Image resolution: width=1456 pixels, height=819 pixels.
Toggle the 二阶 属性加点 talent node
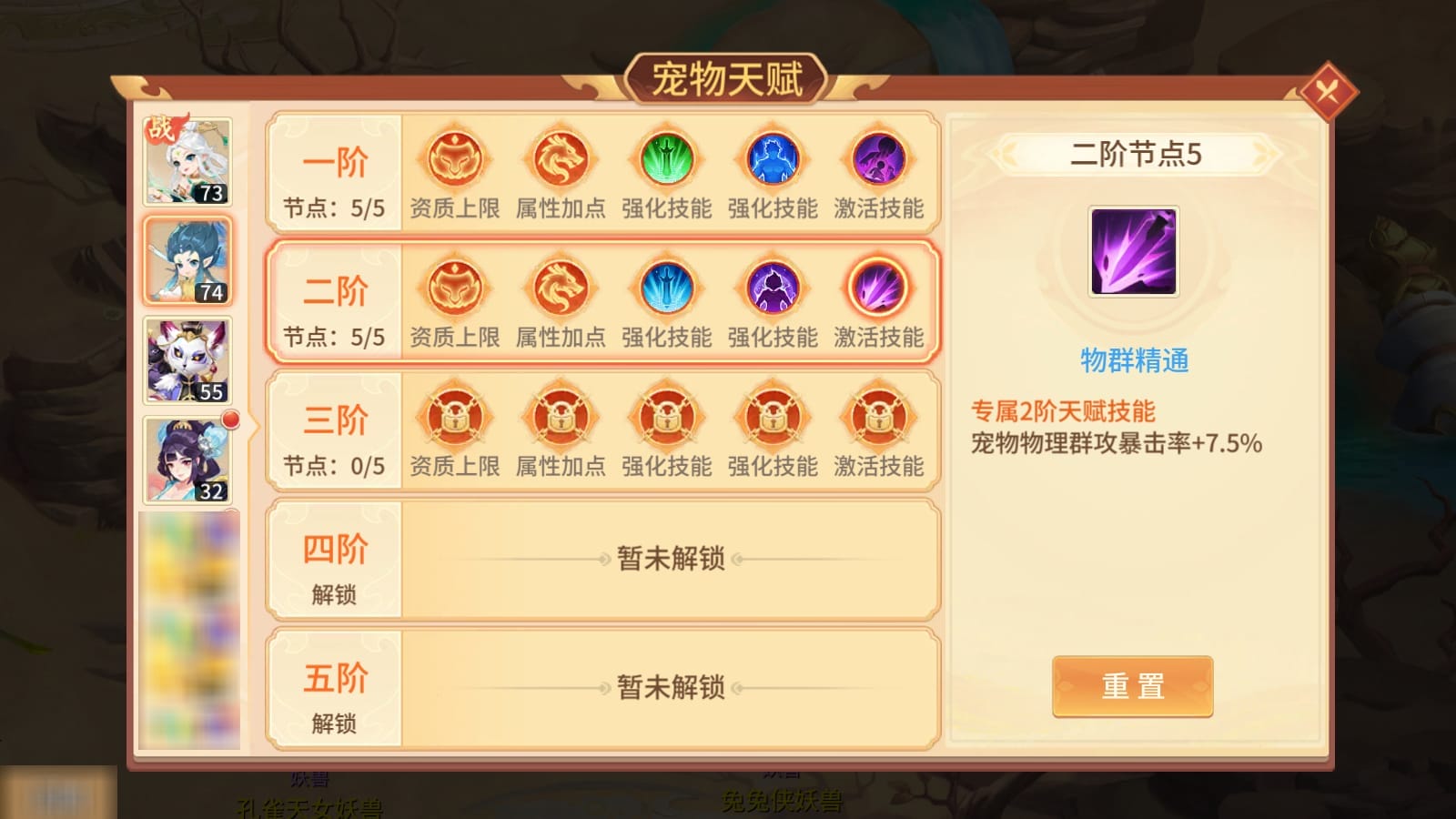[559, 288]
